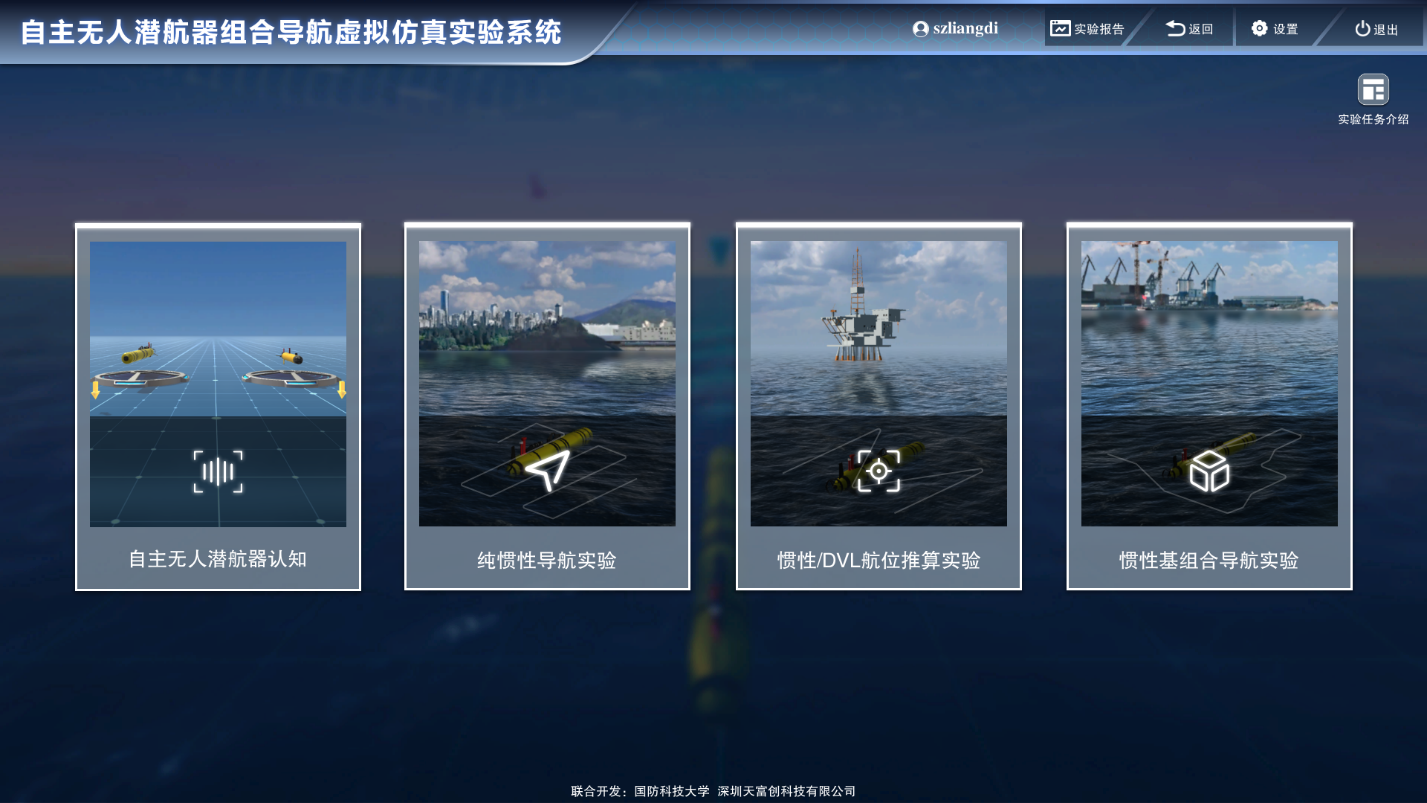Image resolution: width=1427 pixels, height=803 pixels.
Task: Exit using the 退出 button
Action: coord(1376,29)
